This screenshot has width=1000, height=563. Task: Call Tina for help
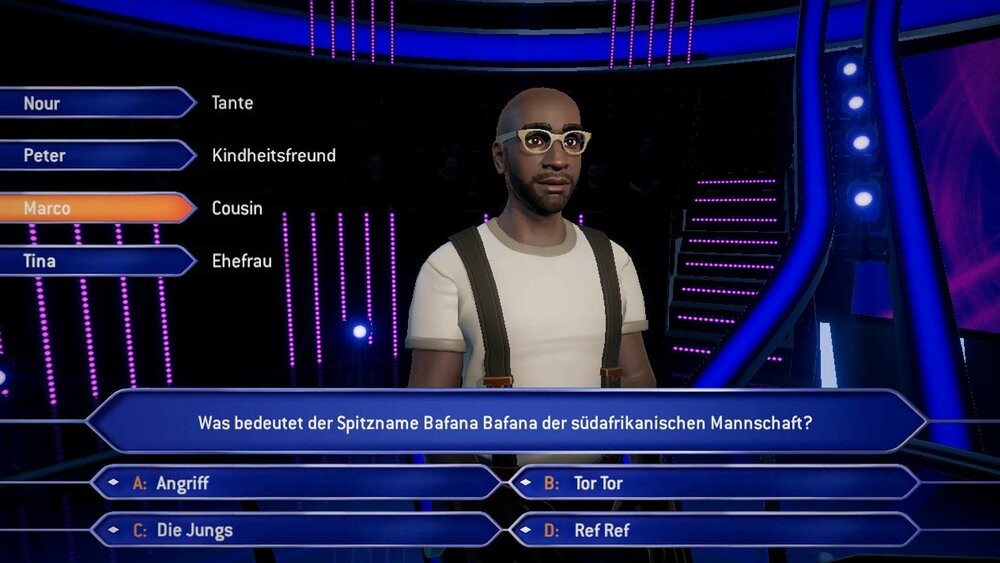coord(95,261)
